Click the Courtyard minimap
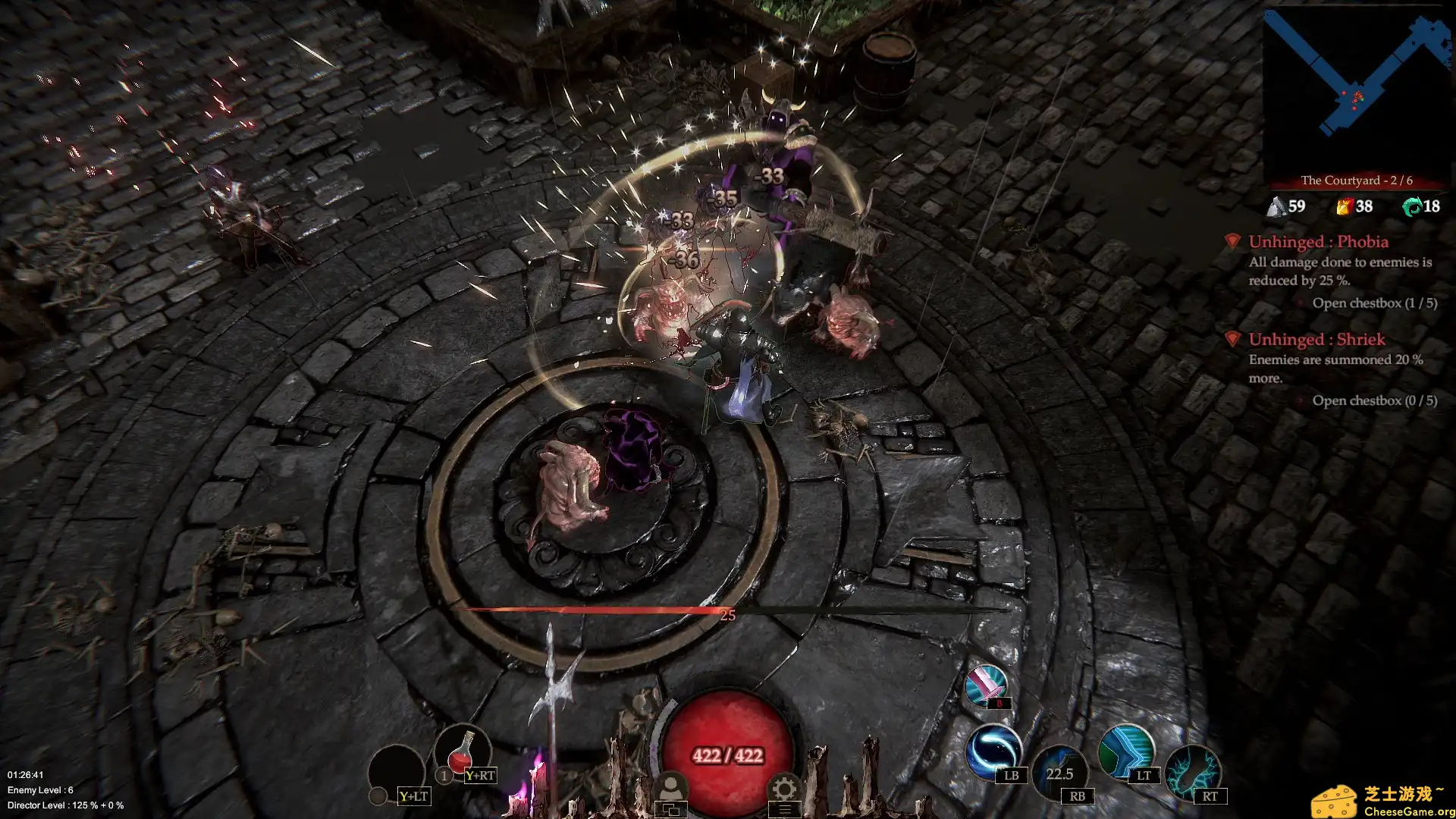The image size is (1456, 819). pyautogui.click(x=1357, y=91)
